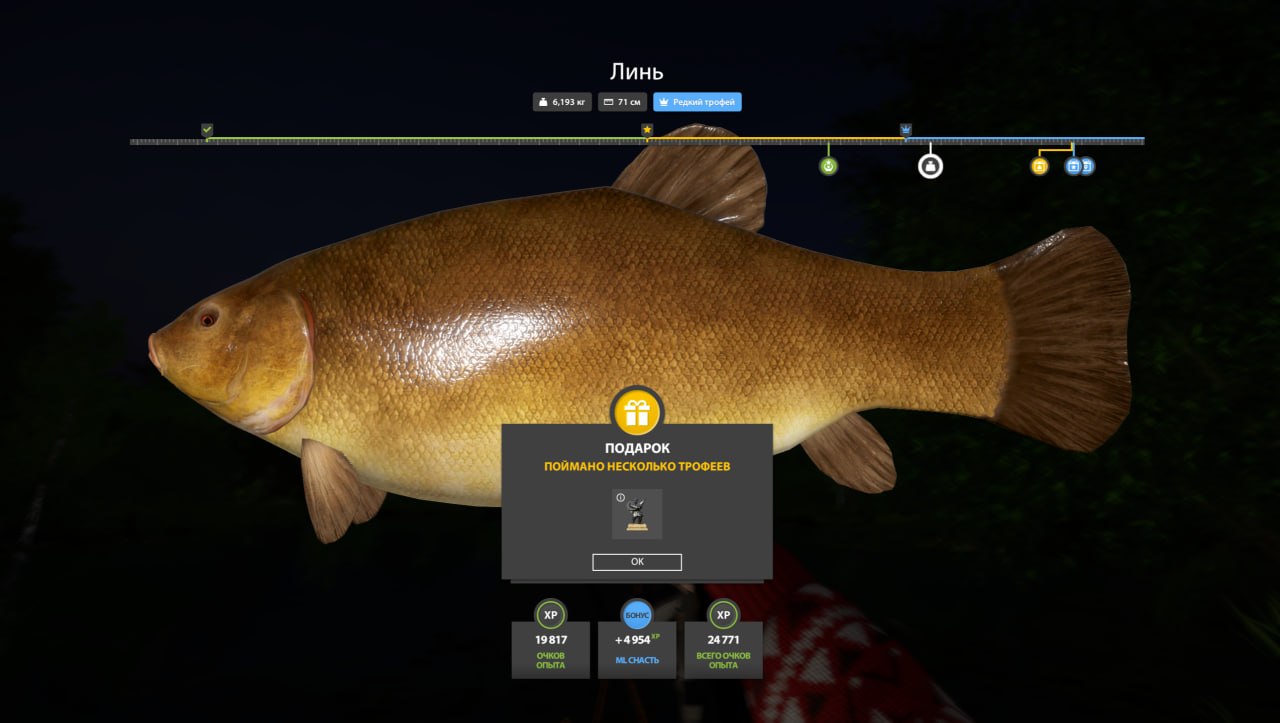Screen dimensions: 1280x723
Task: Select the trophy statuette gift item
Action: (637, 515)
